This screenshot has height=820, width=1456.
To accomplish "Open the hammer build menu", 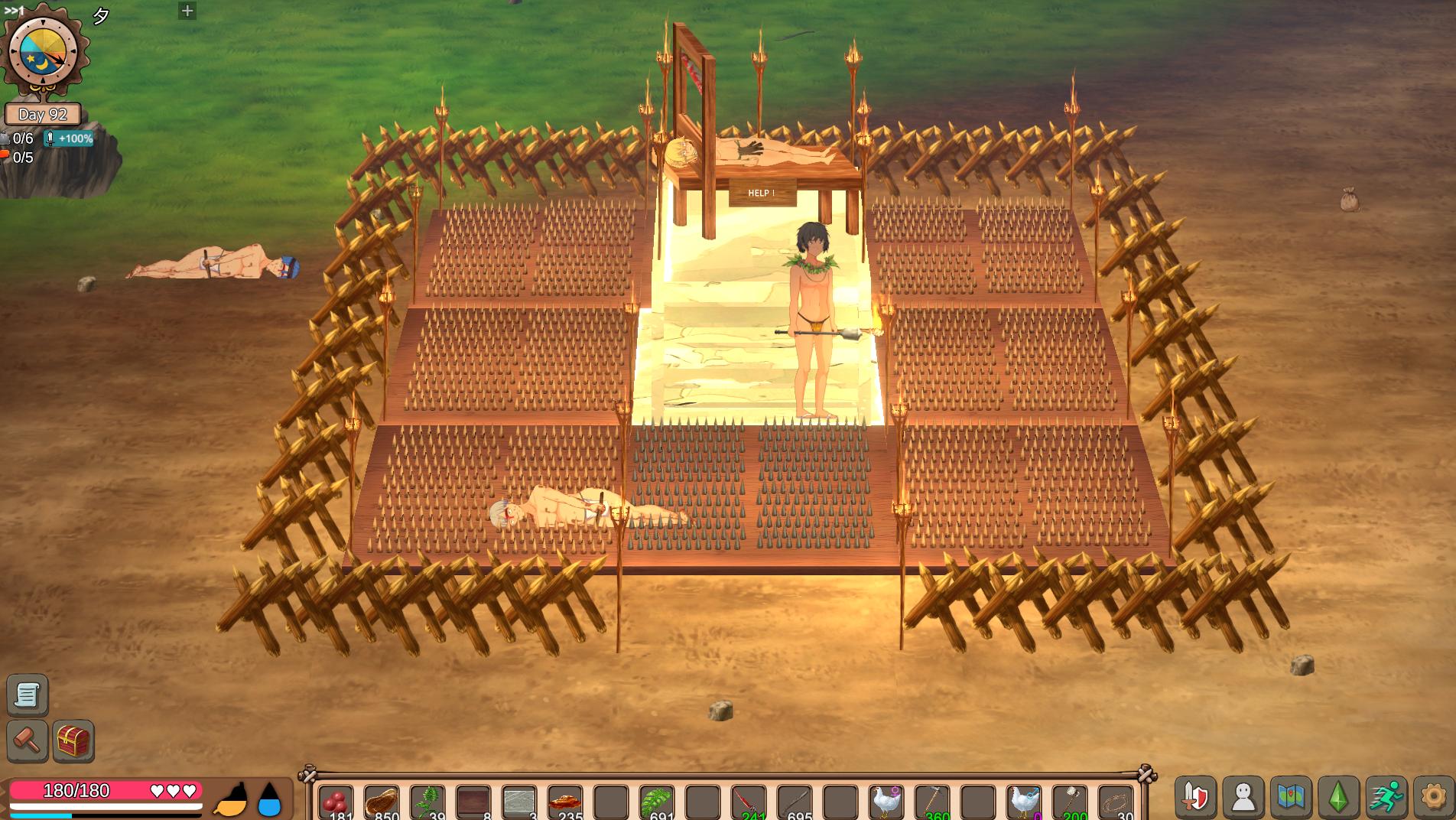I will click(x=28, y=740).
